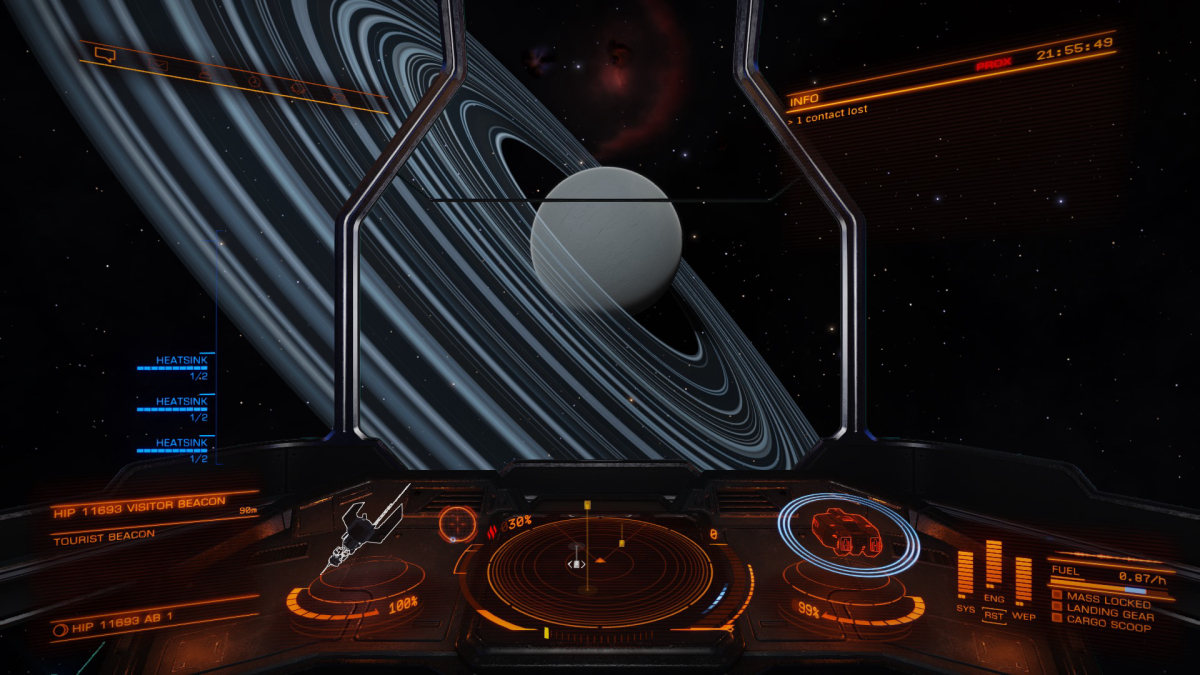Click your own ship shield hologram

848,534
